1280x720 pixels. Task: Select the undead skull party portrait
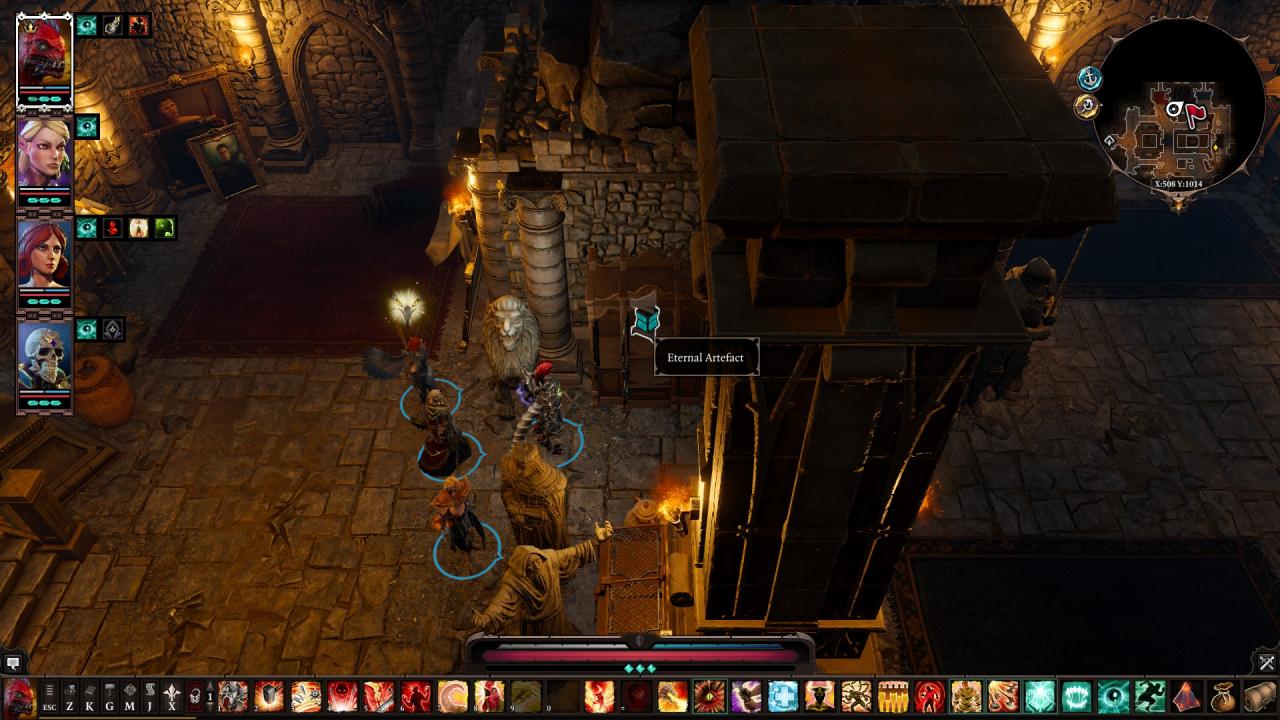tap(45, 357)
